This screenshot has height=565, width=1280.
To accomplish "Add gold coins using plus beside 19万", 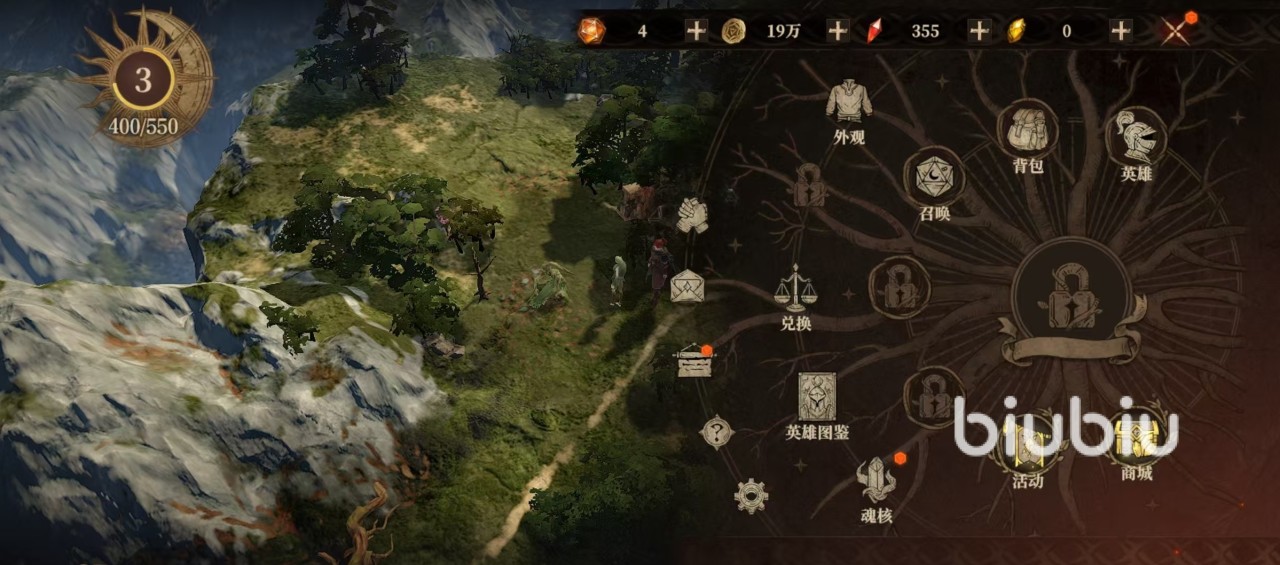I will tap(837, 31).
